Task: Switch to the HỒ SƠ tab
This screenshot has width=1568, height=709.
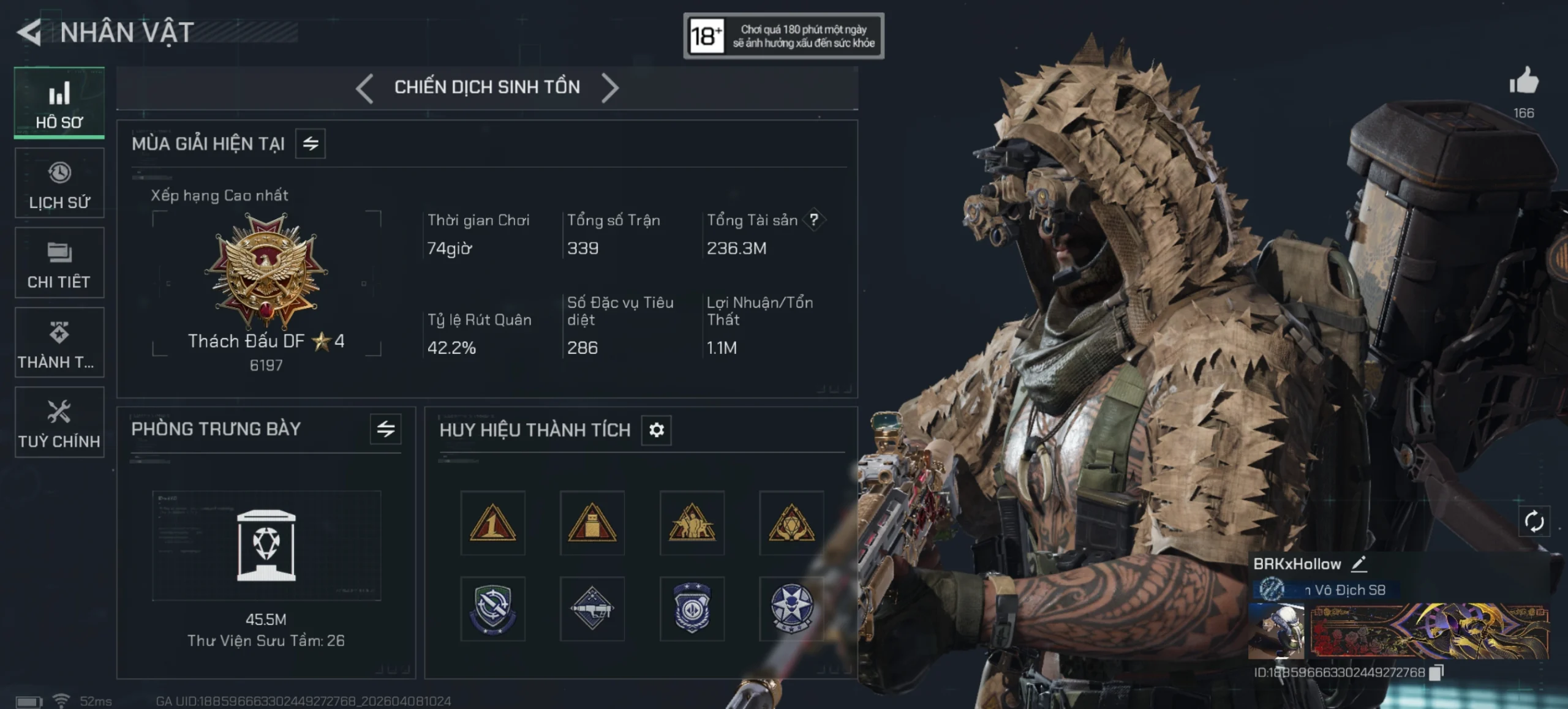Action: (59, 103)
